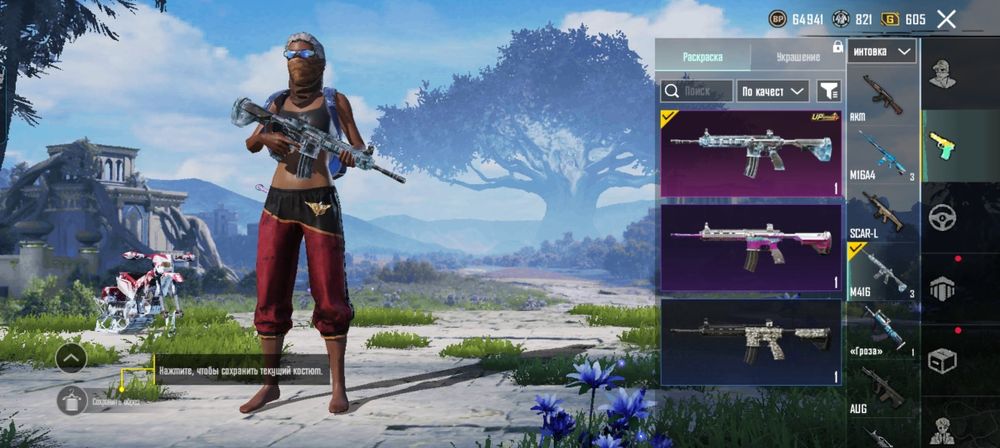1000x448 pixels.
Task: Expand the Винтовка weapon type dropdown
Action: (x=882, y=51)
